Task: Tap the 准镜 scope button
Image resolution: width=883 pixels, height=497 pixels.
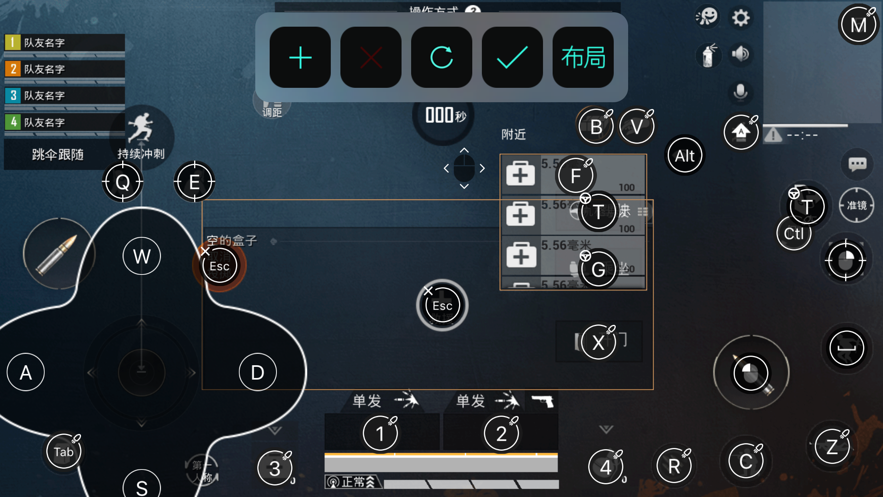Action: click(857, 205)
